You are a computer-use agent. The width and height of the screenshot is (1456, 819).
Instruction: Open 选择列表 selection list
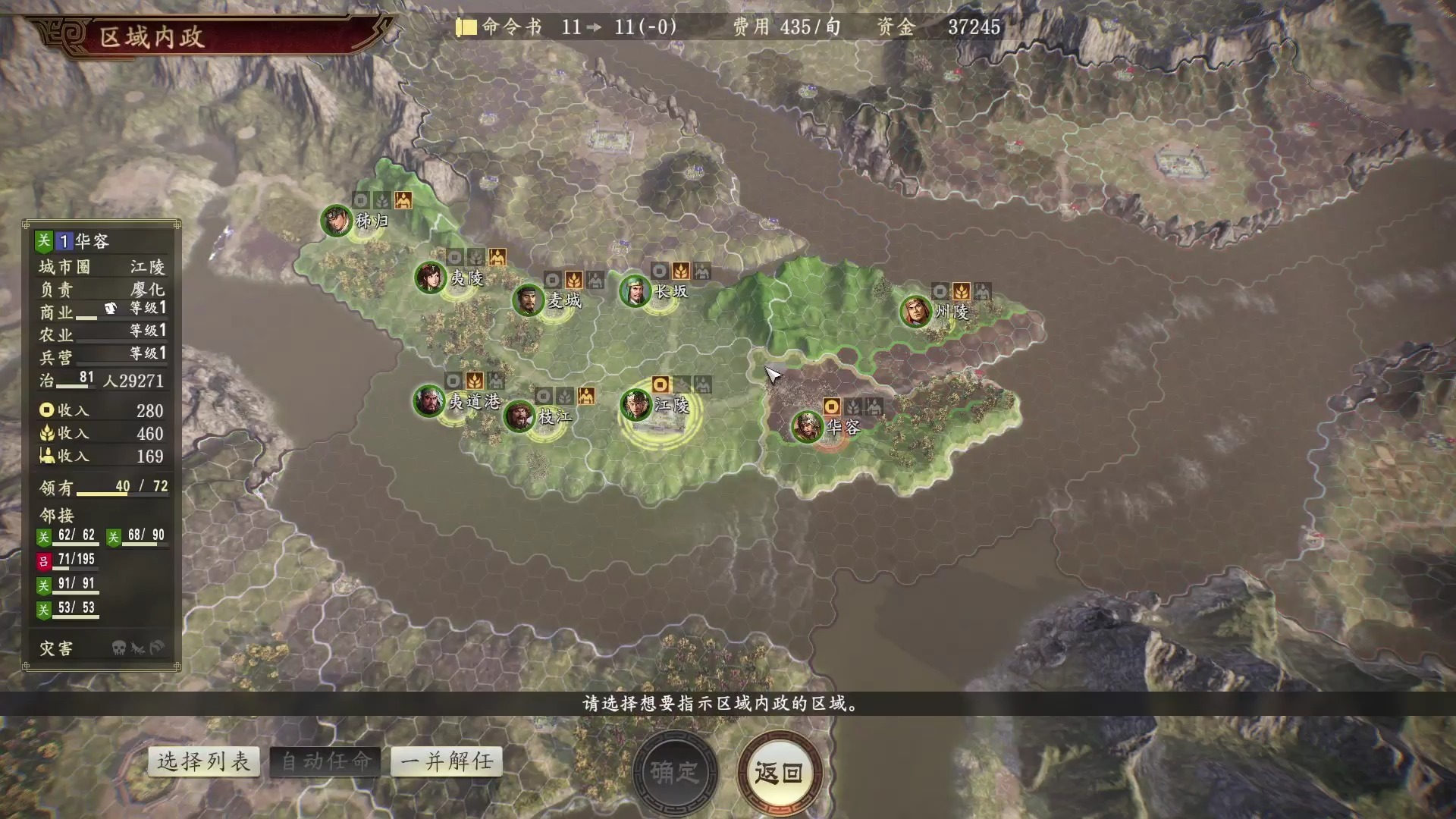click(203, 761)
